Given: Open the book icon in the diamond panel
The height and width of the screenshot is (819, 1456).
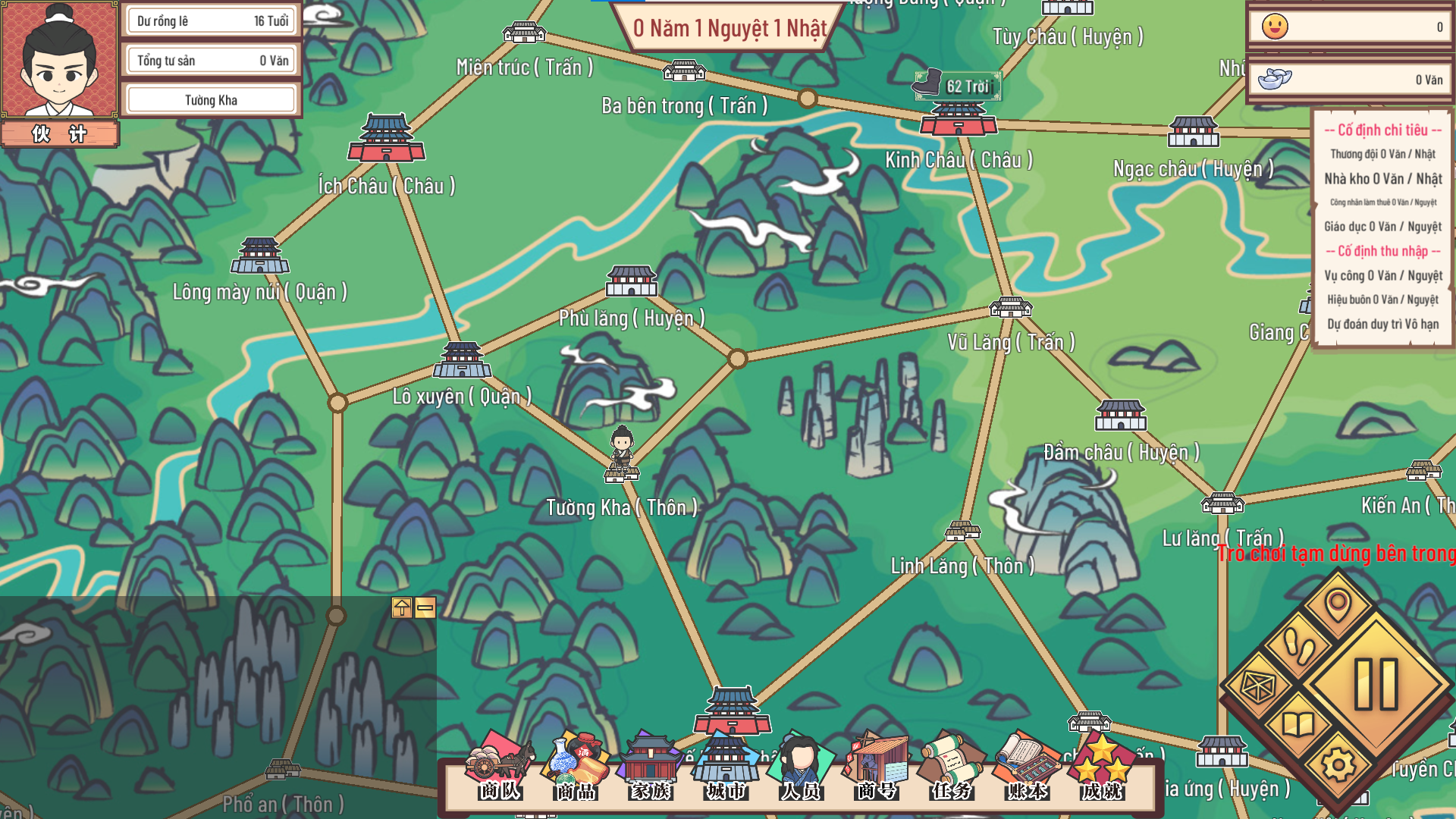Looking at the screenshot, I should tap(1298, 725).
